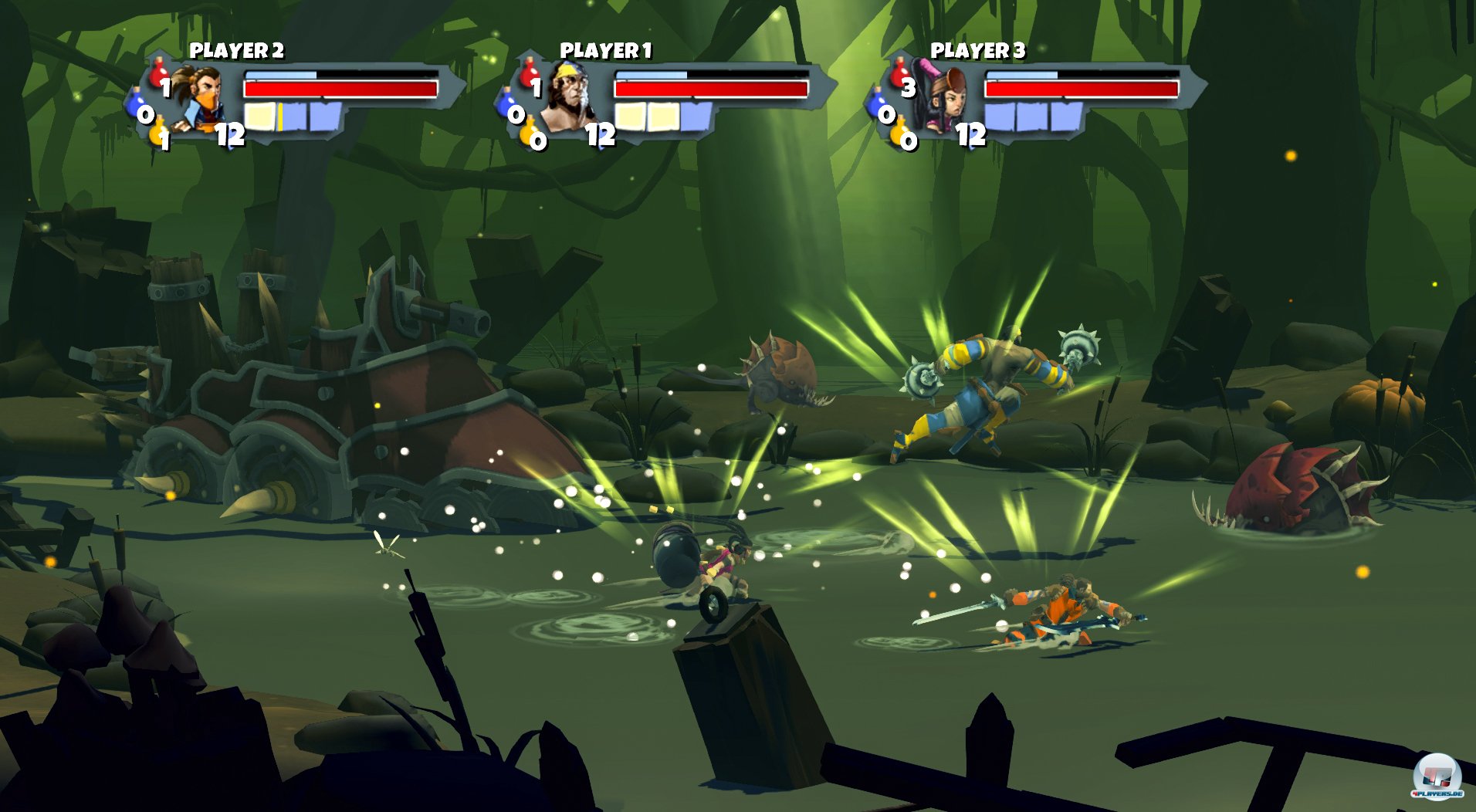The height and width of the screenshot is (812, 1476).
Task: Use Player 1's yellow potion
Action: (530, 134)
